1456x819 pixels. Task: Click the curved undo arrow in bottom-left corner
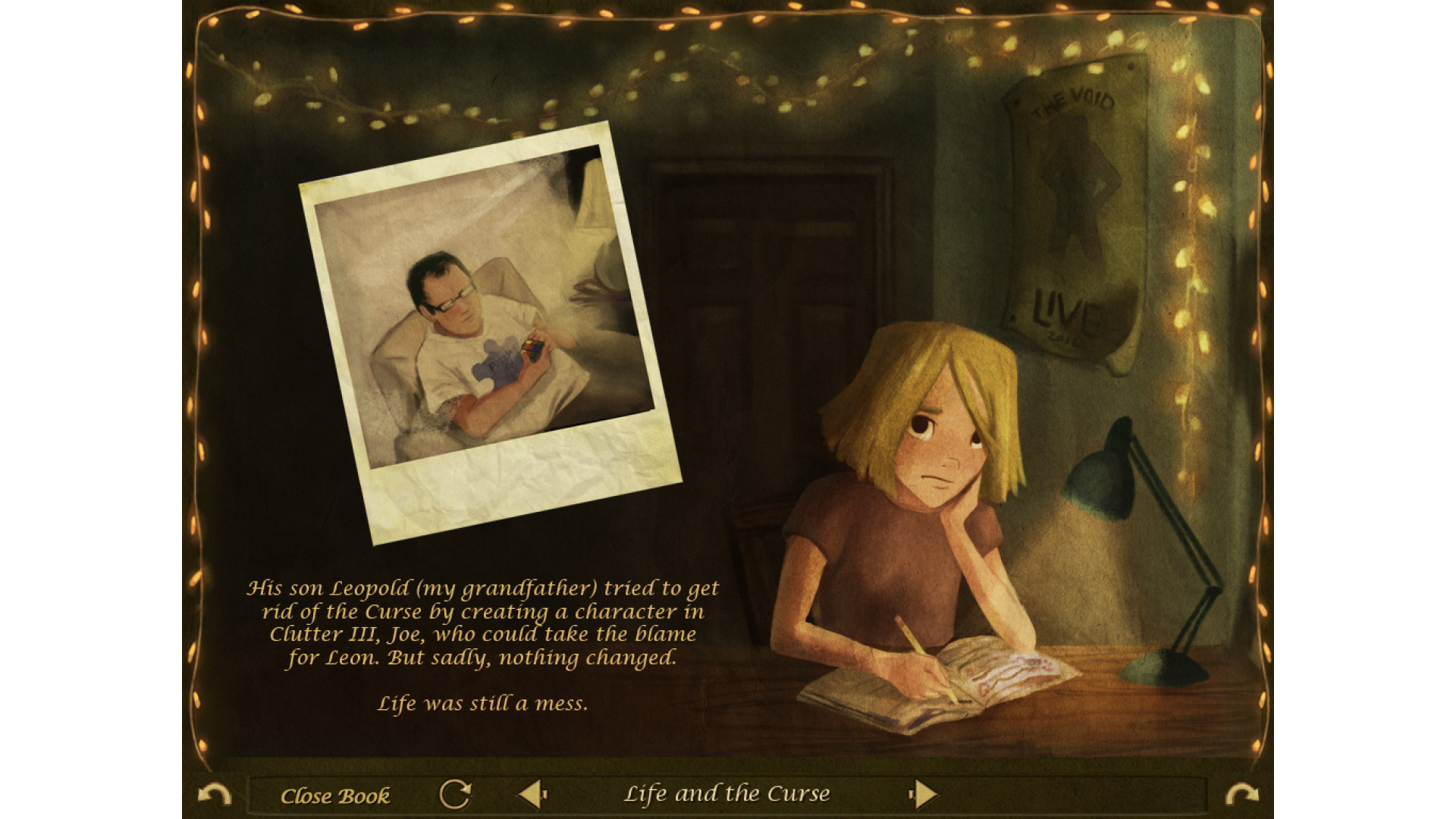214,795
